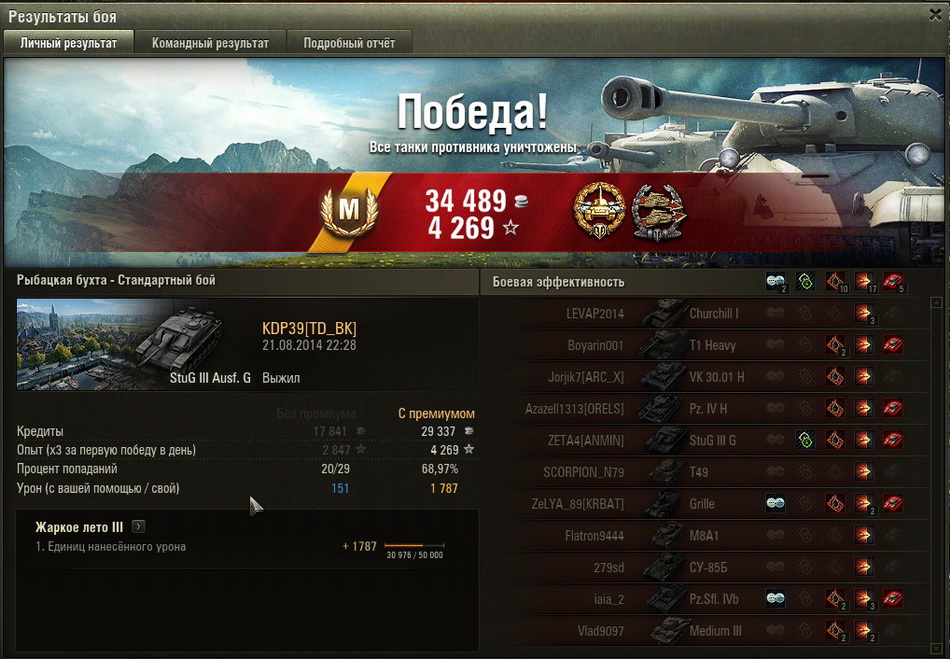Pick the iaia_2 Pz.Sfl. IVb row
This screenshot has height=659, width=950.
pyautogui.click(x=700, y=600)
